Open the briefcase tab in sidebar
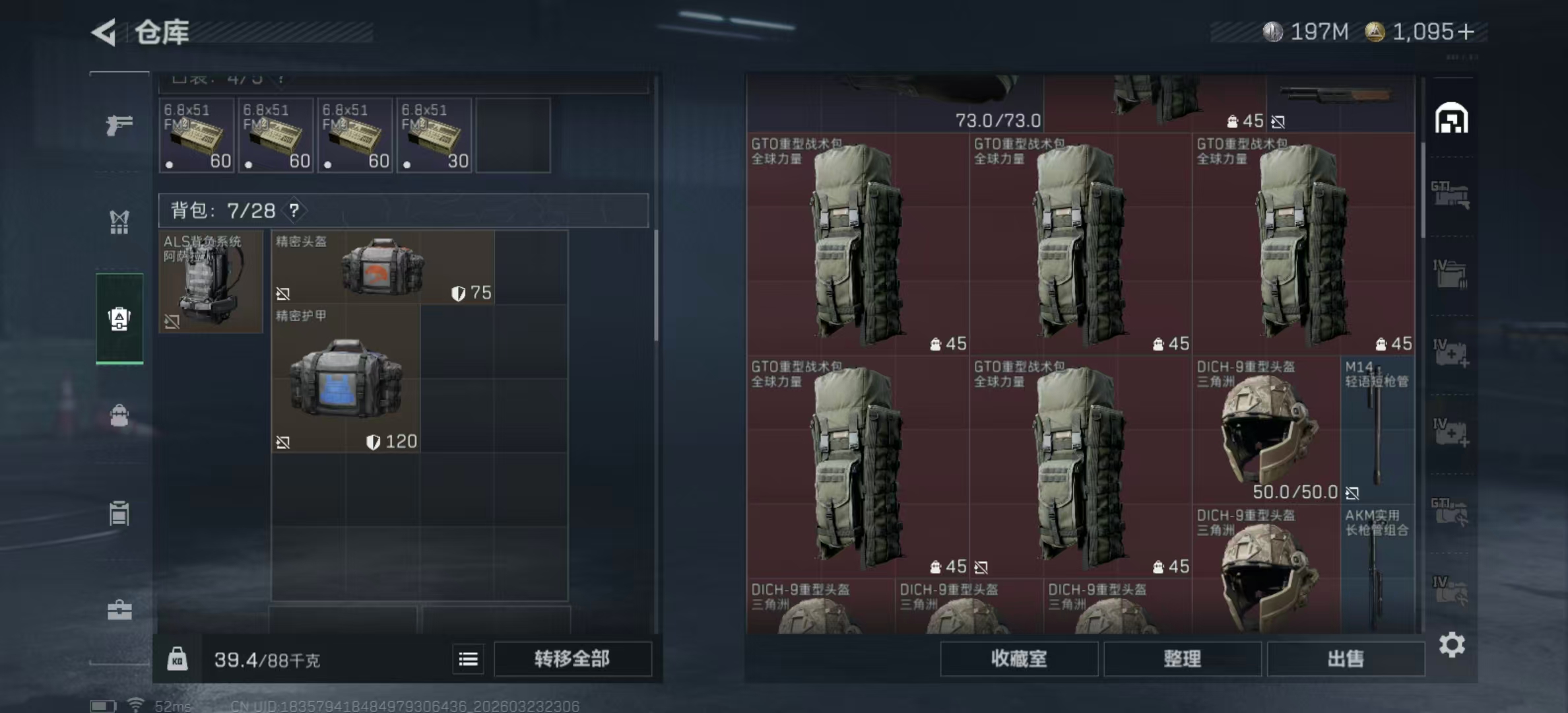Screen dimensions: 1568x713 (119, 610)
